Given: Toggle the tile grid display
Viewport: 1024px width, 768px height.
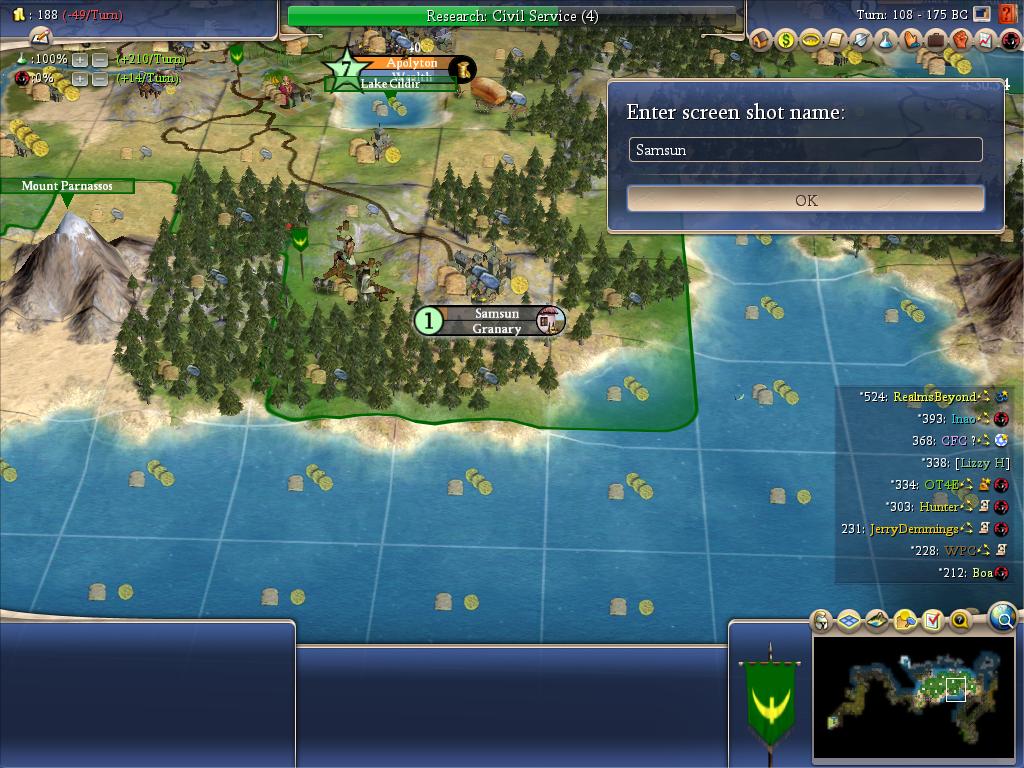Looking at the screenshot, I should click(x=849, y=621).
